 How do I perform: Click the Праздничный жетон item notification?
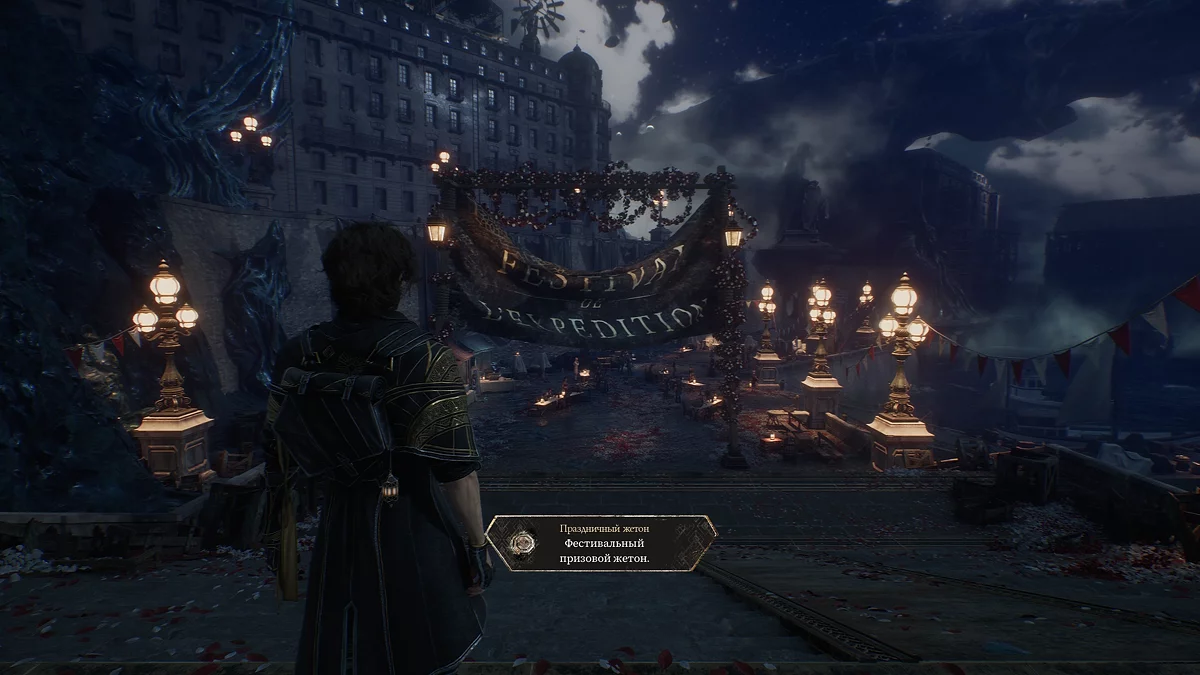click(602, 543)
